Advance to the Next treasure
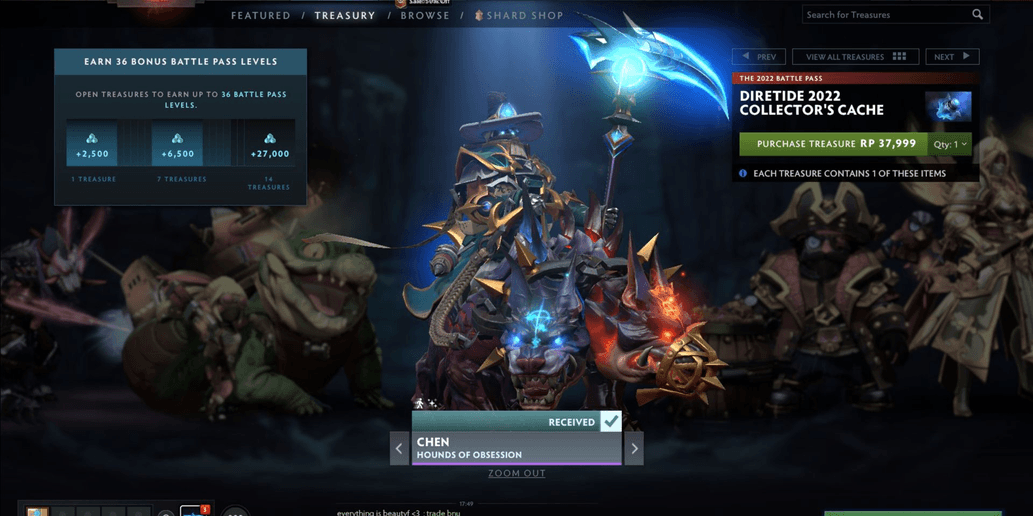The height and width of the screenshot is (516, 1033). click(x=951, y=57)
